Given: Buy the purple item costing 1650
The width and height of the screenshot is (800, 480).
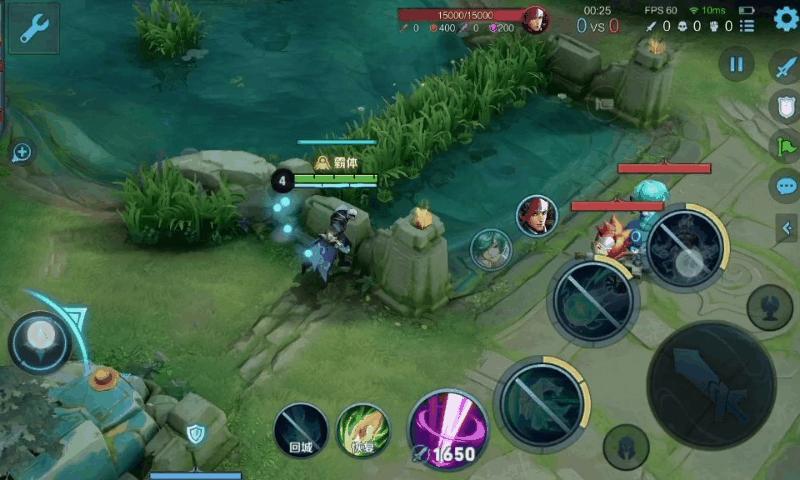Looking at the screenshot, I should coord(448,428).
